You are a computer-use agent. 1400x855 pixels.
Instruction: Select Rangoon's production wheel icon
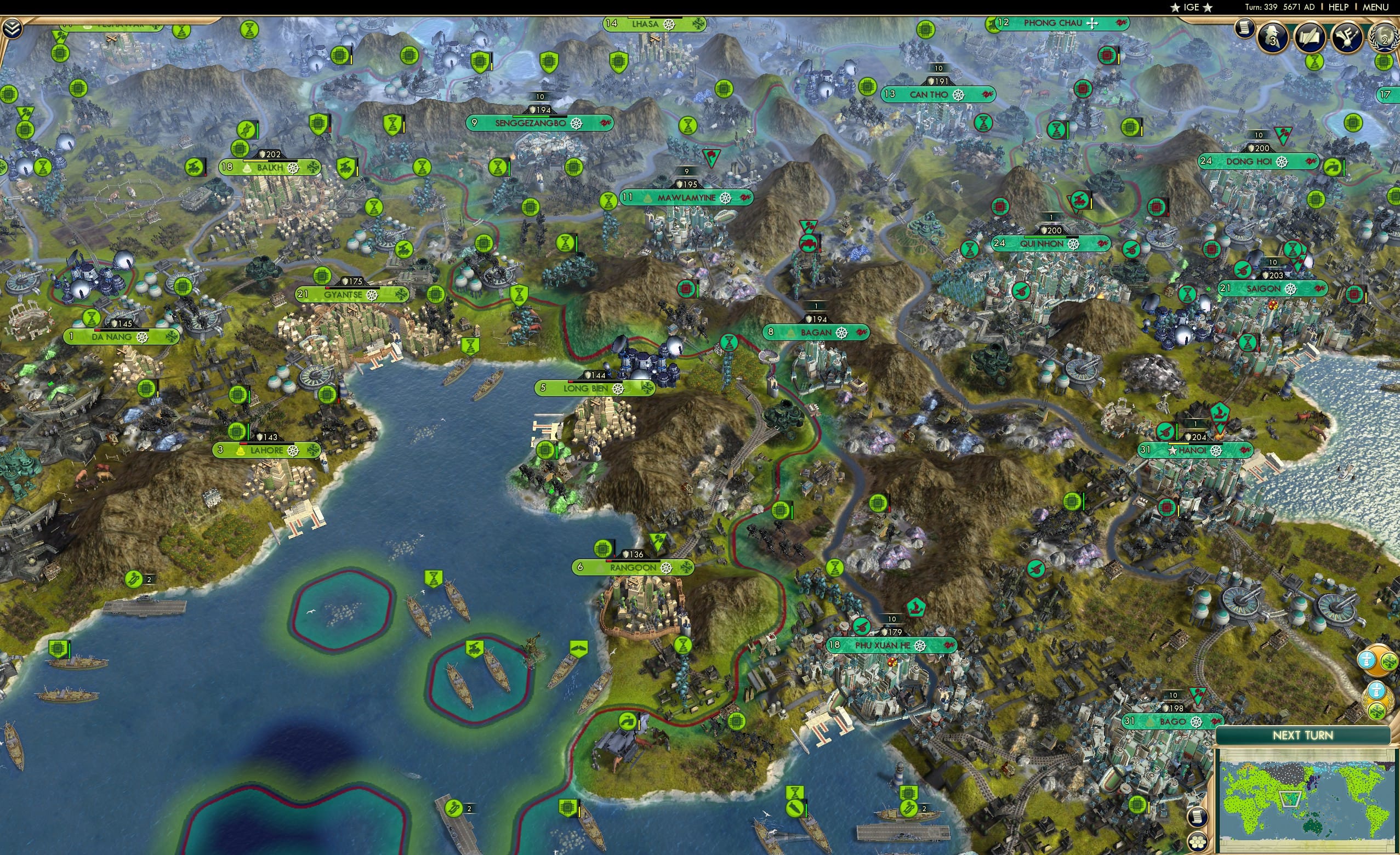[x=667, y=570]
